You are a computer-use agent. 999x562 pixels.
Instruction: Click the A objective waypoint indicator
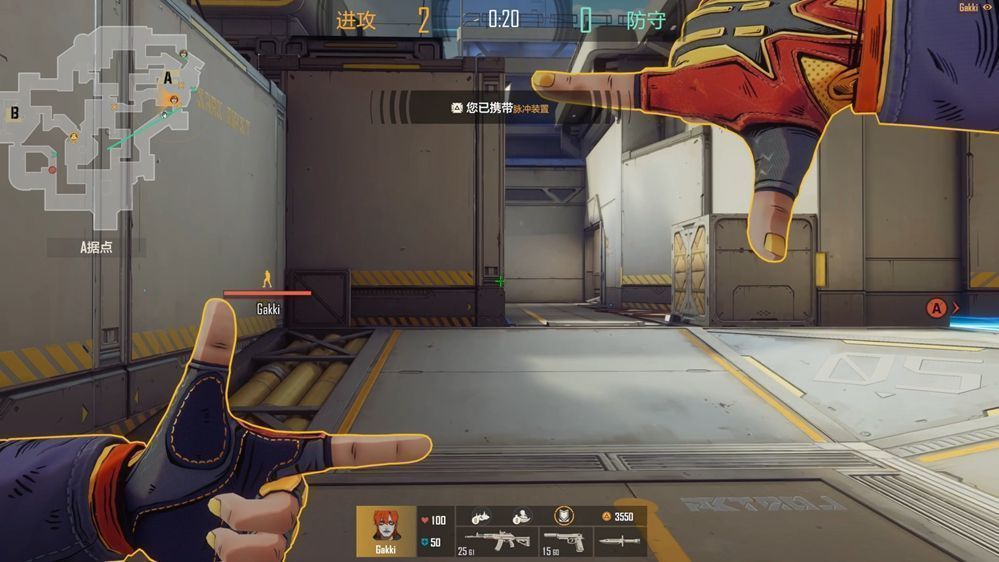[x=936, y=308]
